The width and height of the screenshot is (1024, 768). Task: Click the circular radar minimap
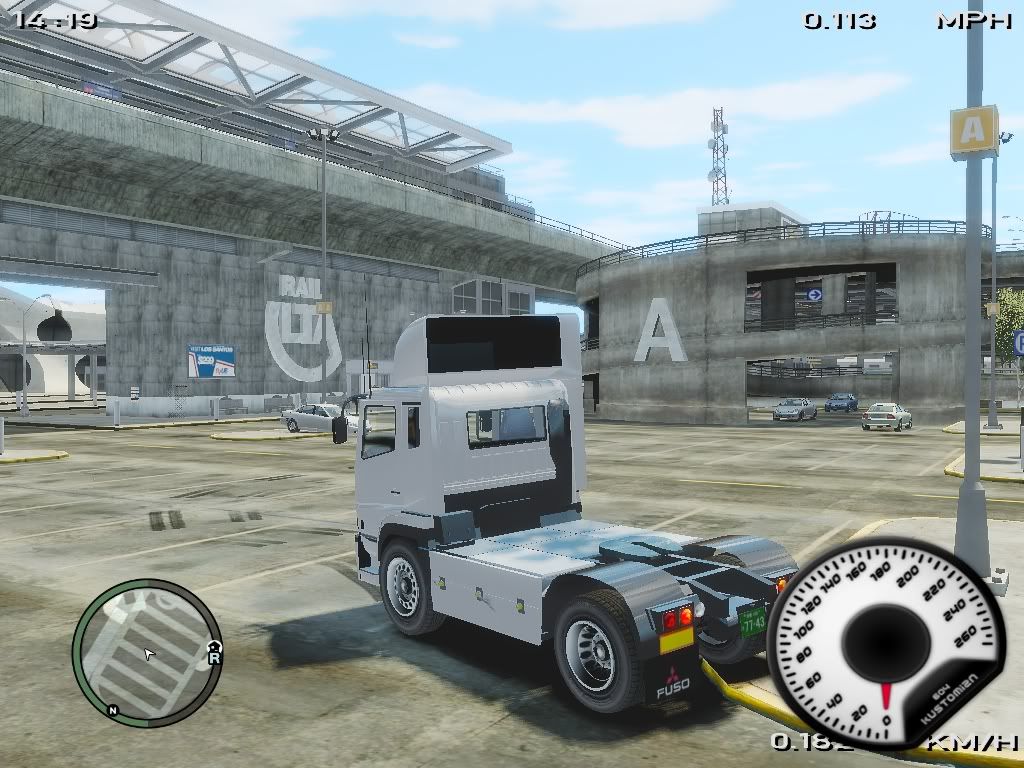pyautogui.click(x=147, y=652)
